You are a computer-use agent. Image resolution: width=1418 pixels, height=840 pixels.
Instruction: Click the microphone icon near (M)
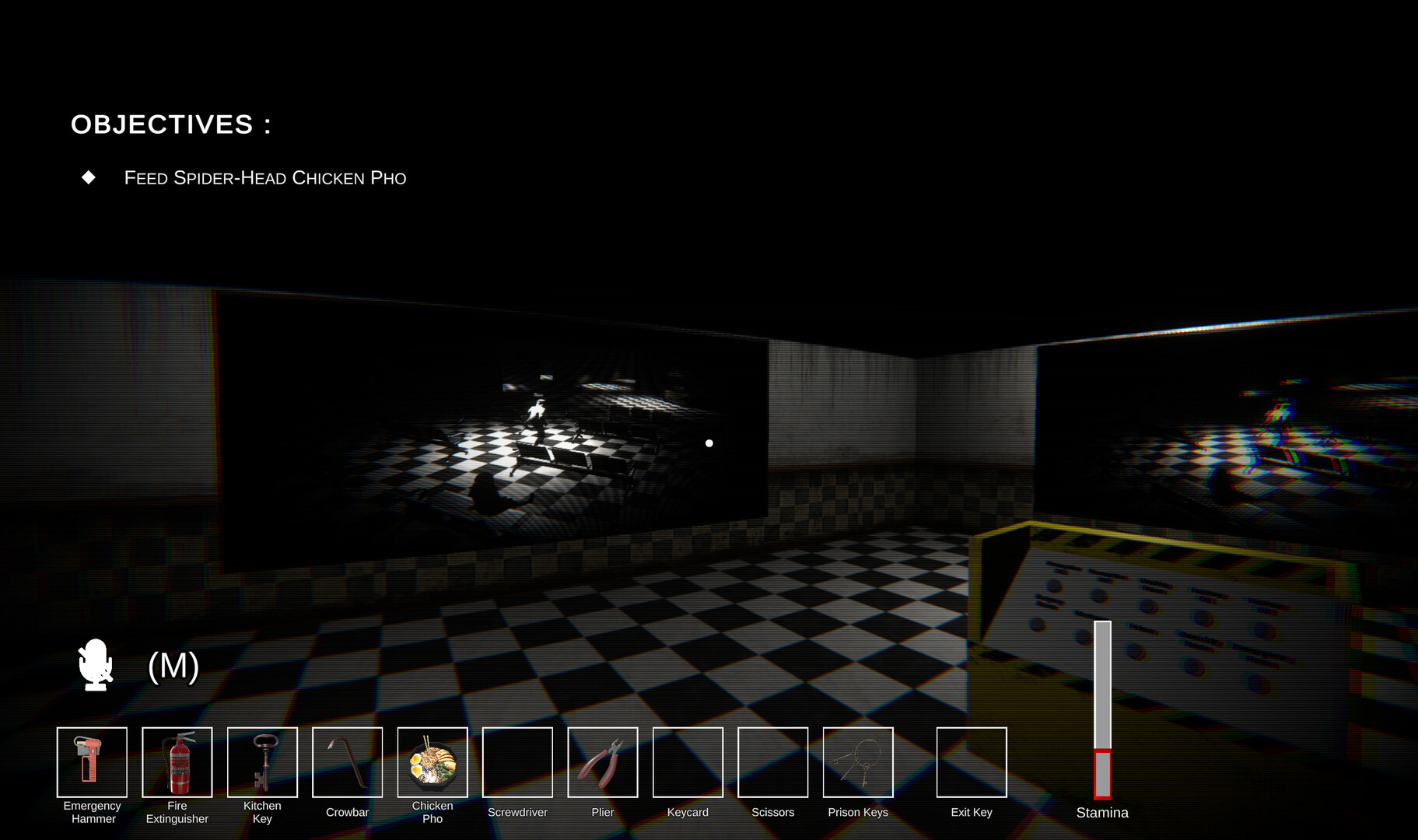pyautogui.click(x=94, y=665)
